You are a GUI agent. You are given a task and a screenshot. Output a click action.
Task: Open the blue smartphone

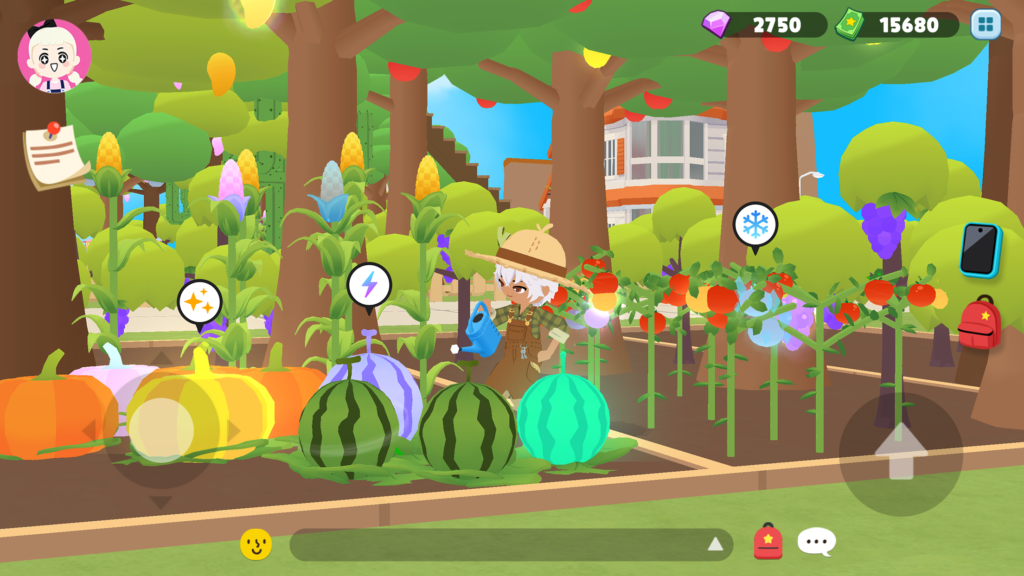[979, 249]
